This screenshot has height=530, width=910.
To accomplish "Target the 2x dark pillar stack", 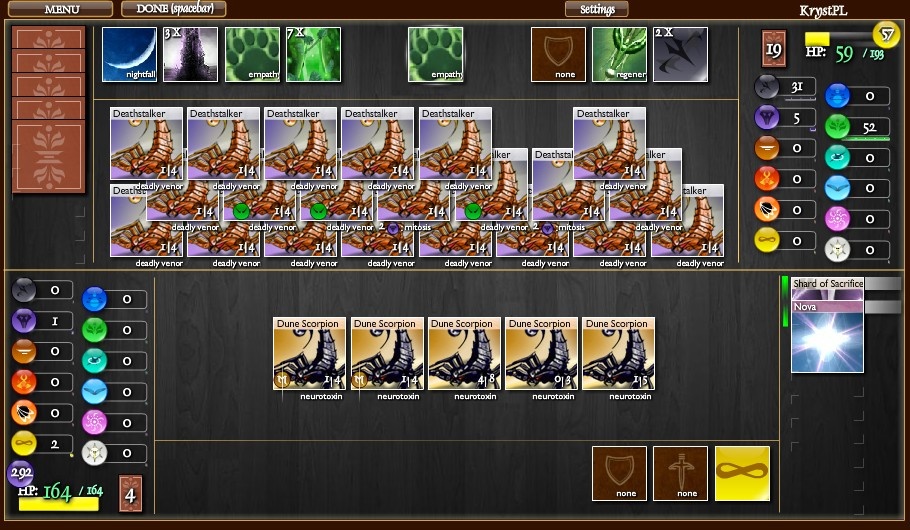I will [x=680, y=54].
